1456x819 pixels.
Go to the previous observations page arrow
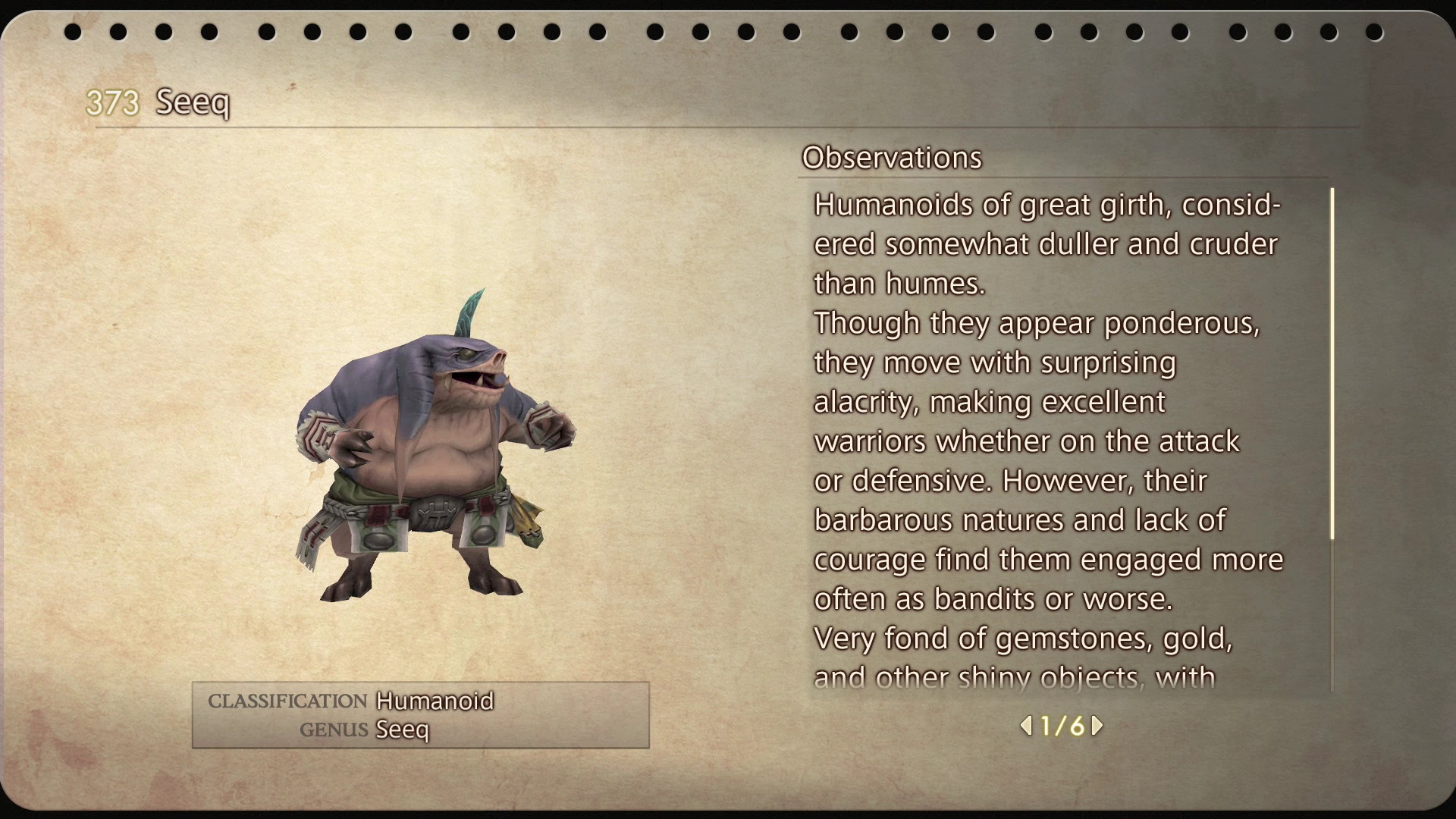[x=1026, y=726]
